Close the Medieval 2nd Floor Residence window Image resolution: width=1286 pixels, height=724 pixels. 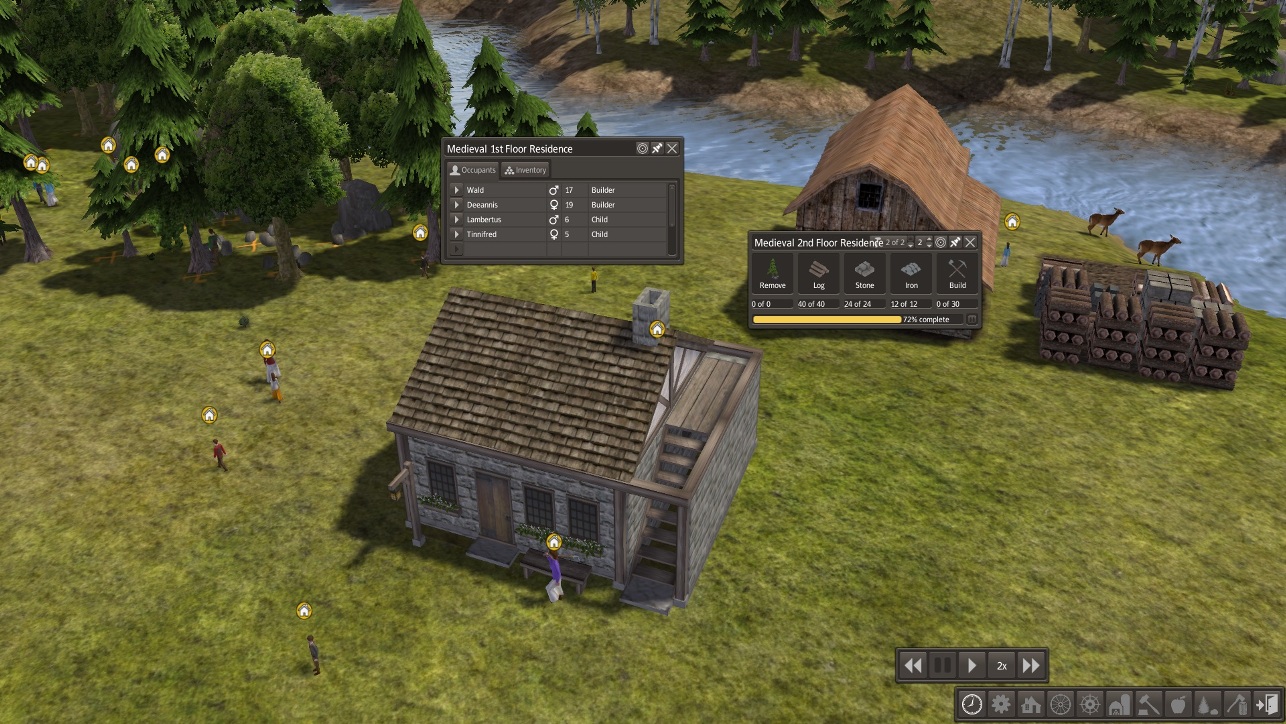pos(970,242)
